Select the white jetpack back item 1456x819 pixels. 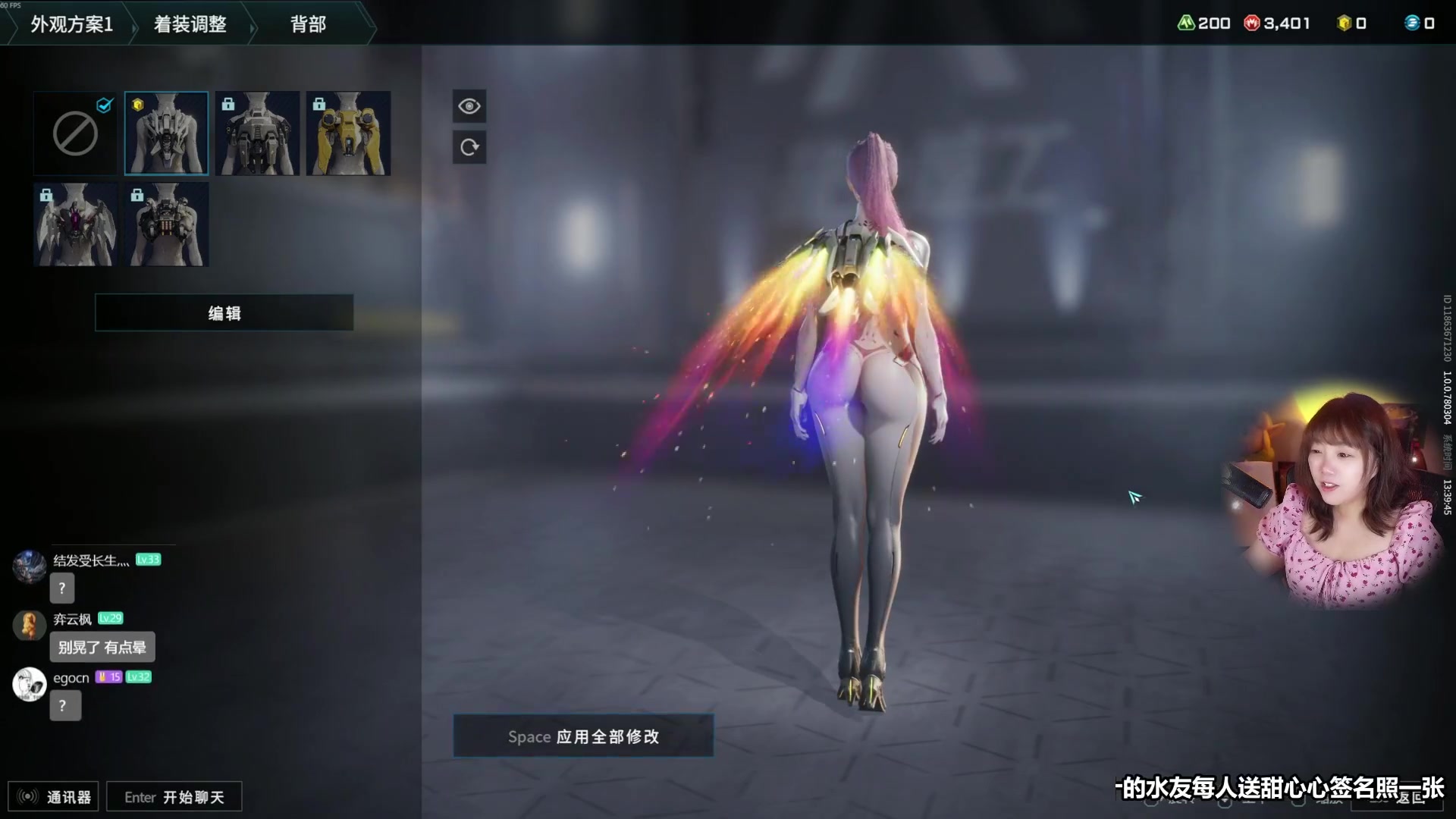[x=166, y=133]
